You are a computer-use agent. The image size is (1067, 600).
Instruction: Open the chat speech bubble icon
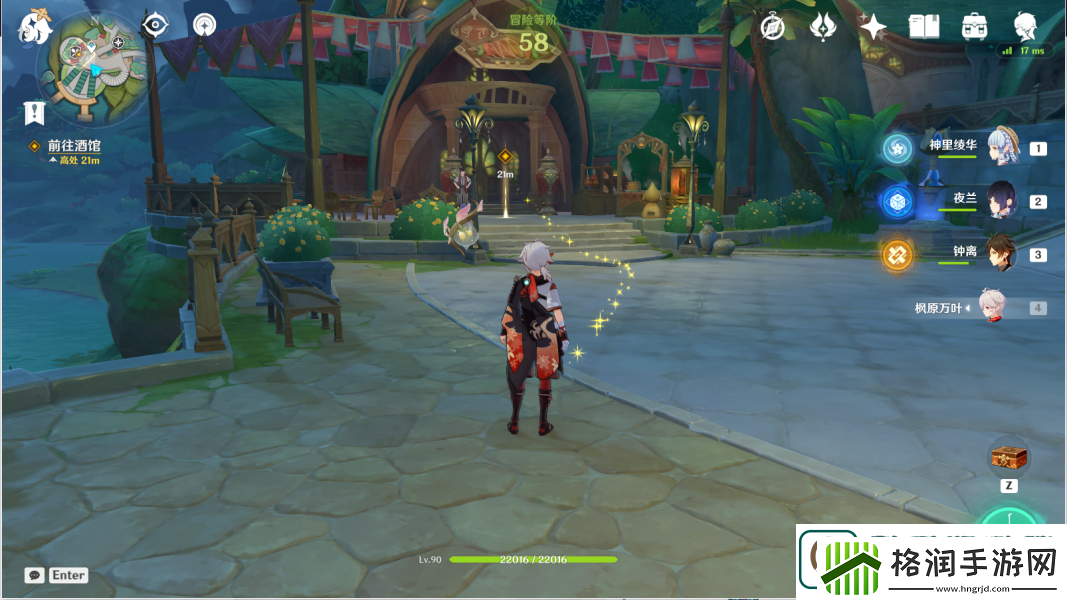tap(35, 575)
